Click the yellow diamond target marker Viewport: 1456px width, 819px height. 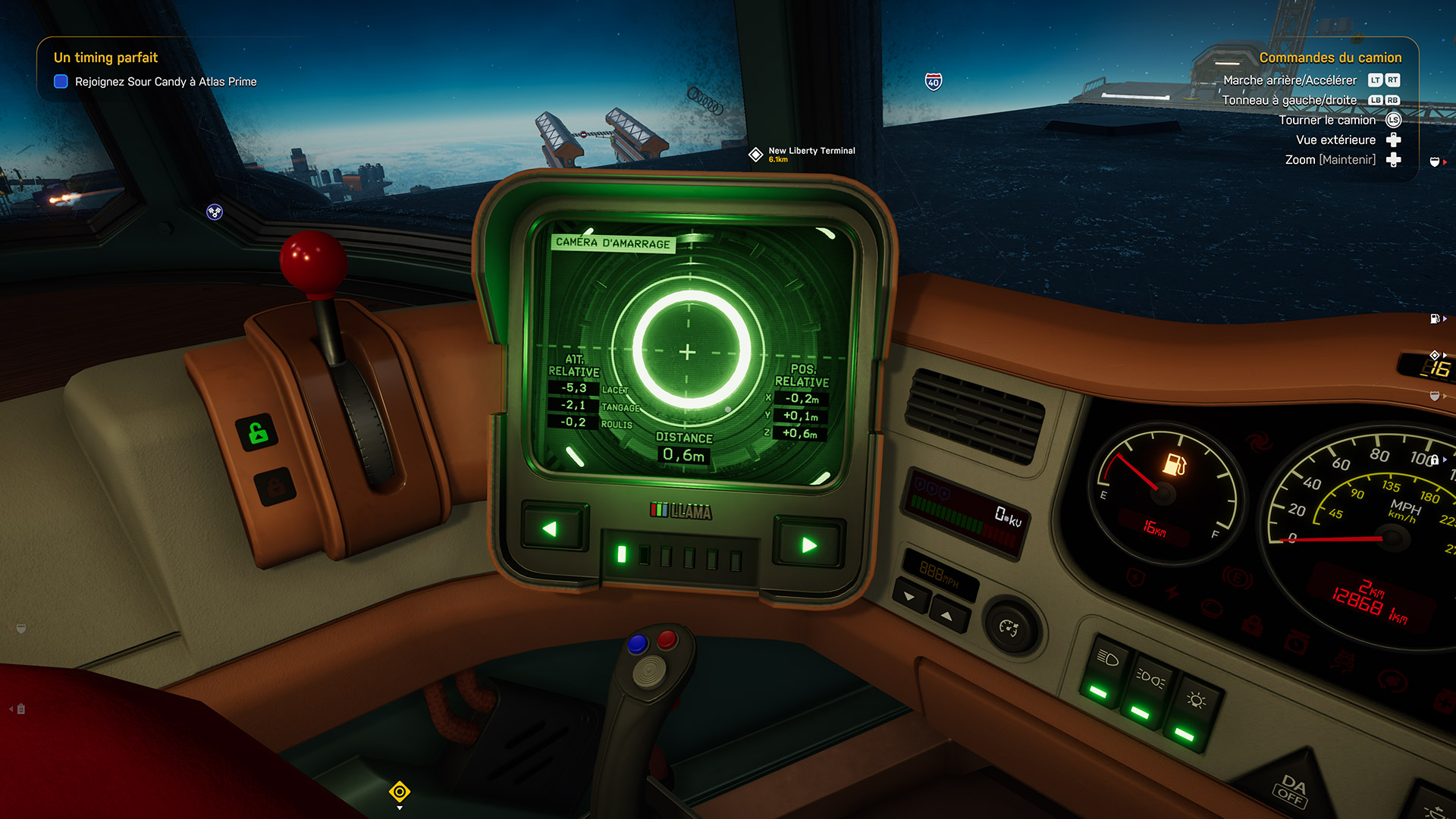[x=400, y=792]
